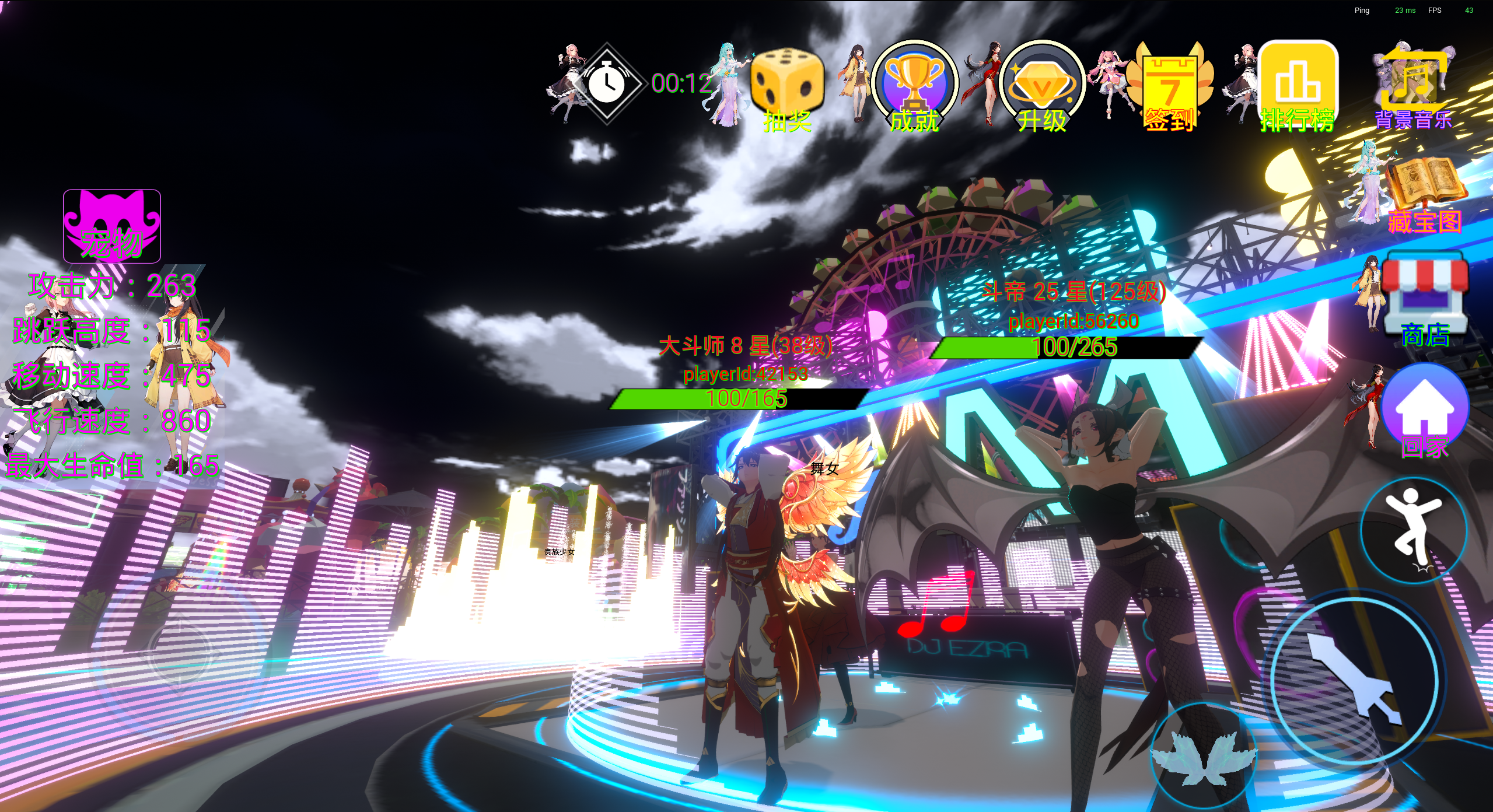Open the 签到 daily check-in calendar
Screen dimensions: 1493x812
coord(1170,87)
